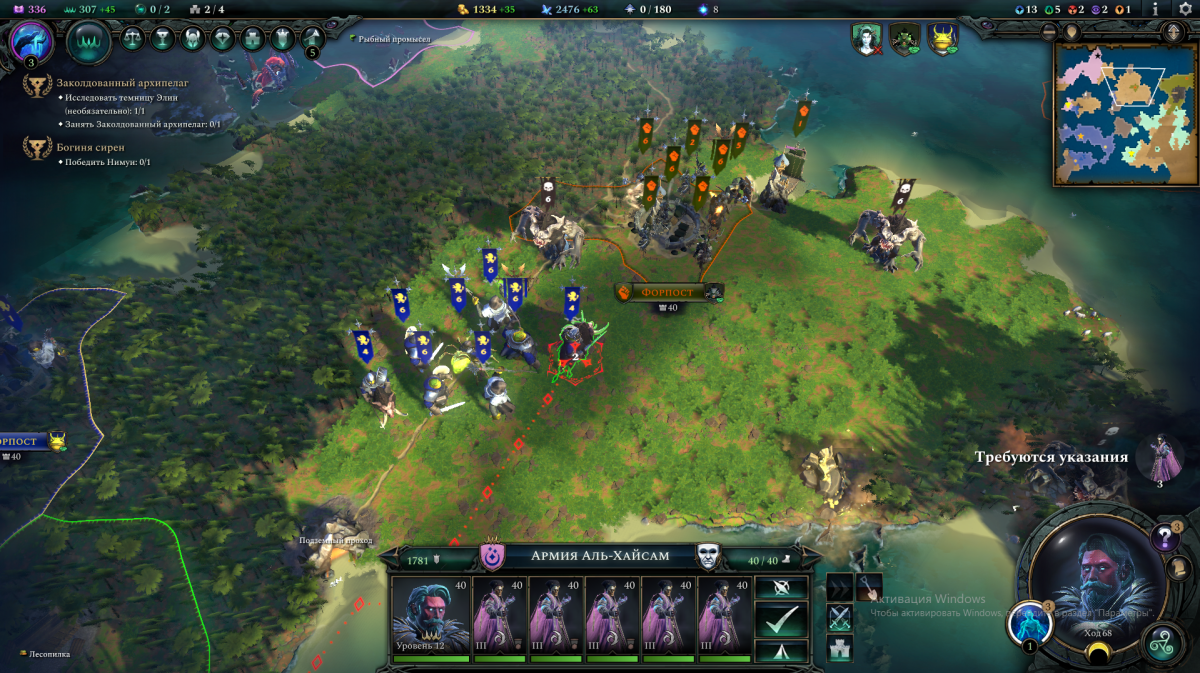The image size is (1200, 673).
Task: Open the question mark help button
Action: (1164, 538)
